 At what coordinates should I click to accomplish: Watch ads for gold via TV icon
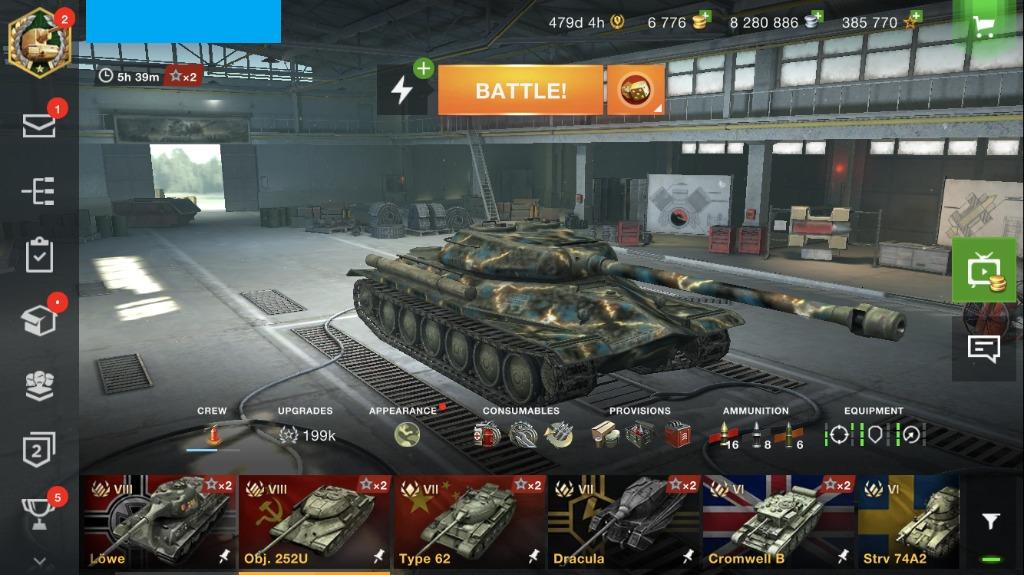(984, 271)
